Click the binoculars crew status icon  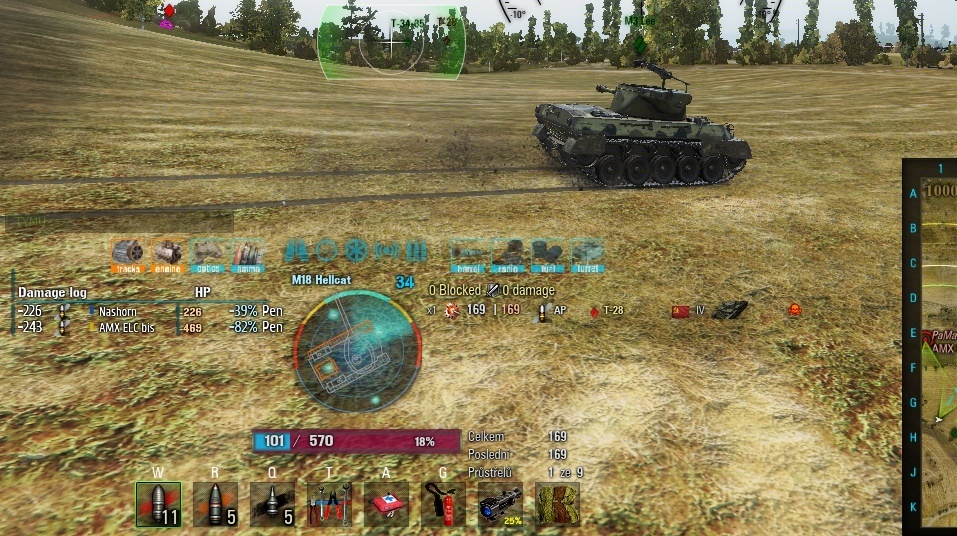[x=296, y=250]
